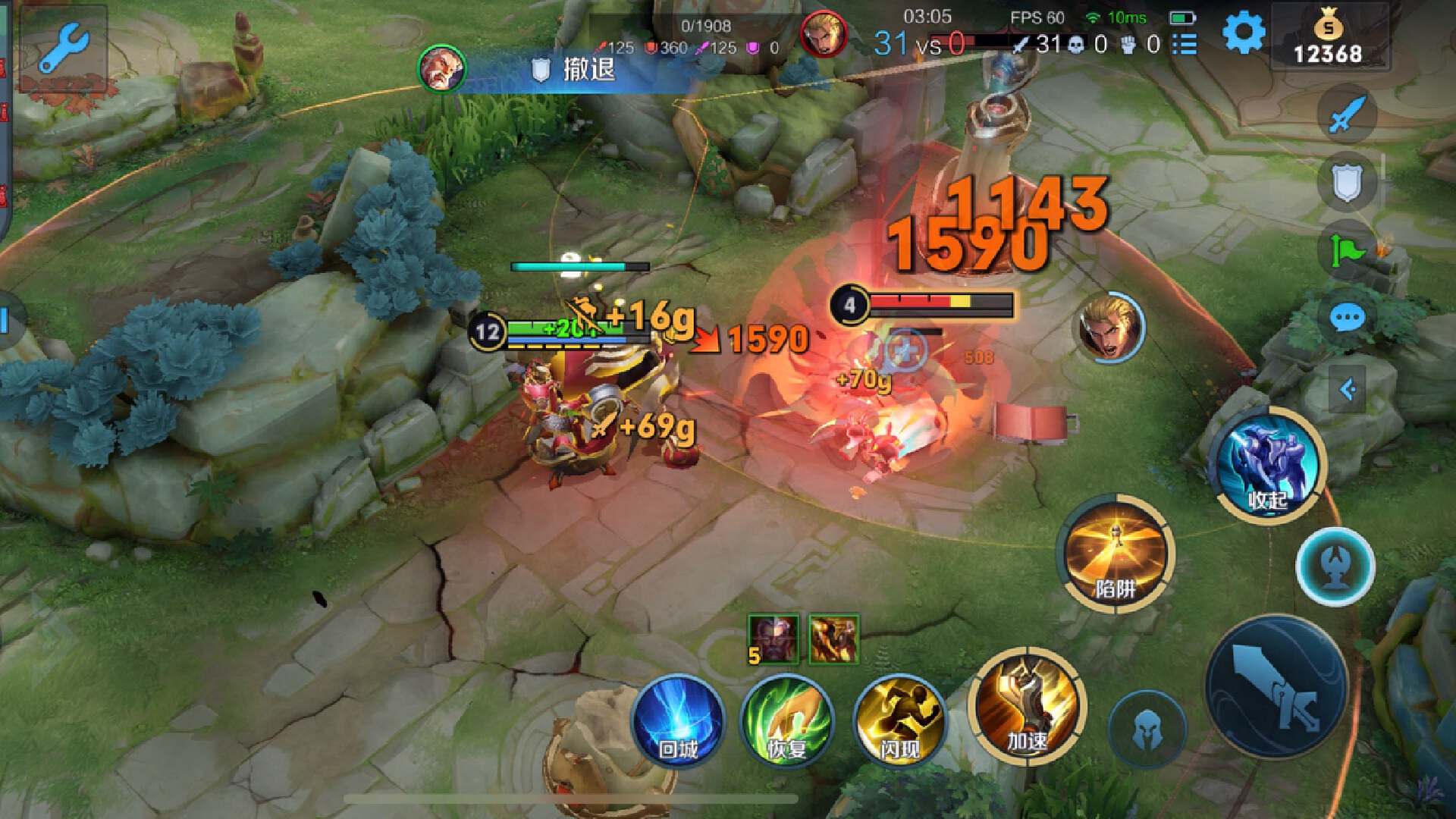Screen dimensions: 1456x819
Task: Open the gold shop showing 12368
Action: 1328,38
